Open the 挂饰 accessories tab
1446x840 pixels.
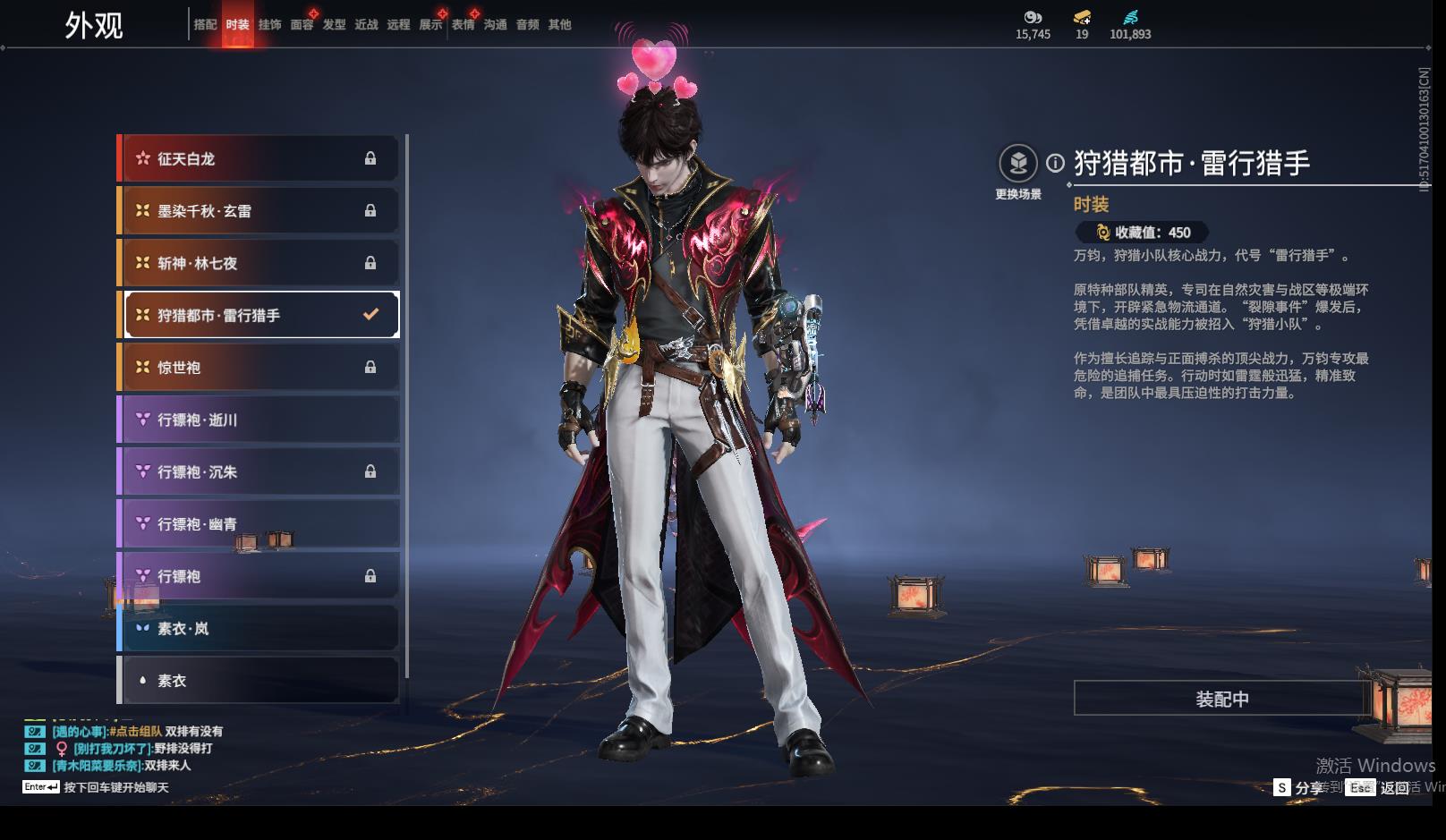point(269,25)
